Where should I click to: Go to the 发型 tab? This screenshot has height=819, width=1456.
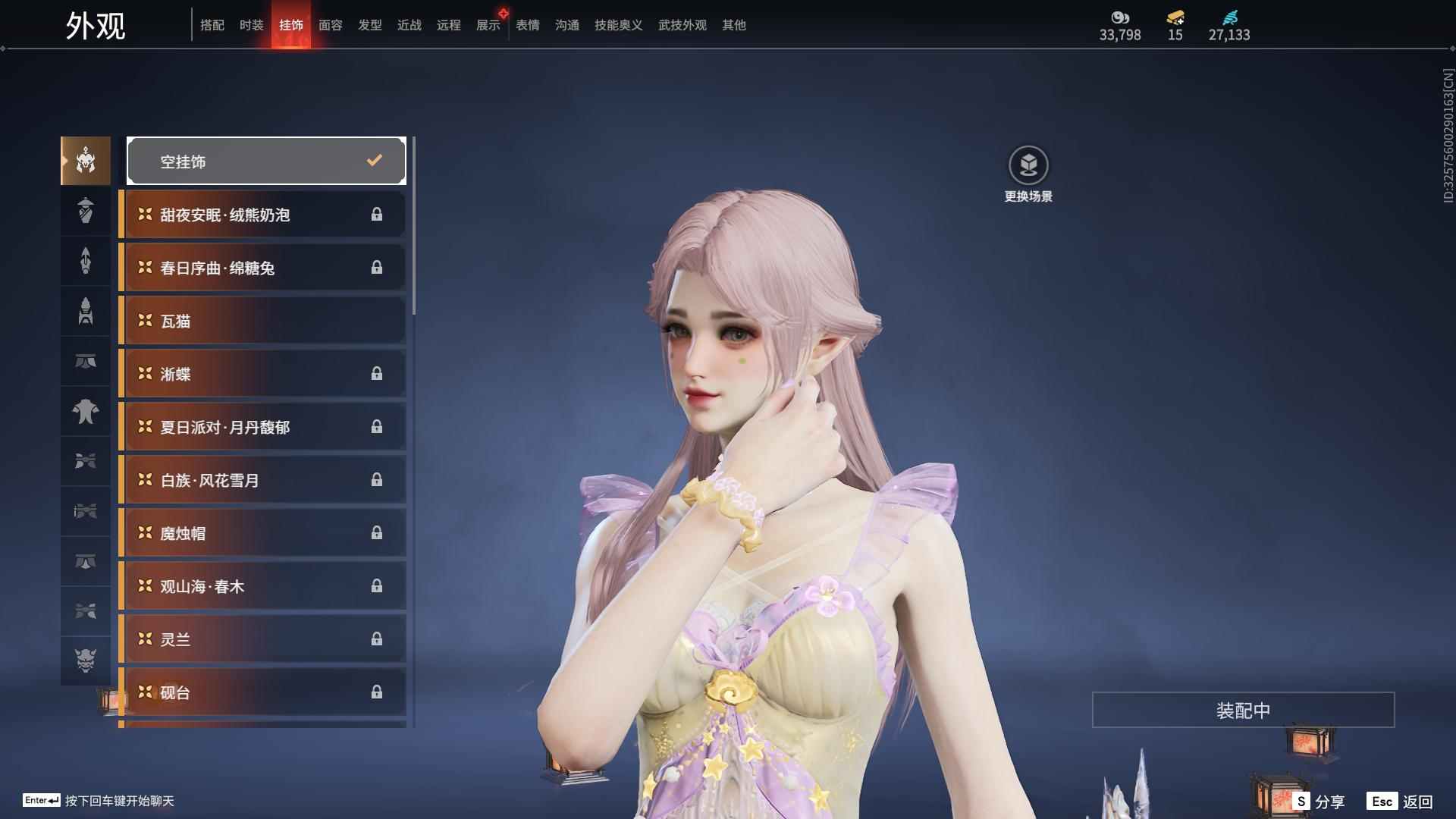(369, 25)
